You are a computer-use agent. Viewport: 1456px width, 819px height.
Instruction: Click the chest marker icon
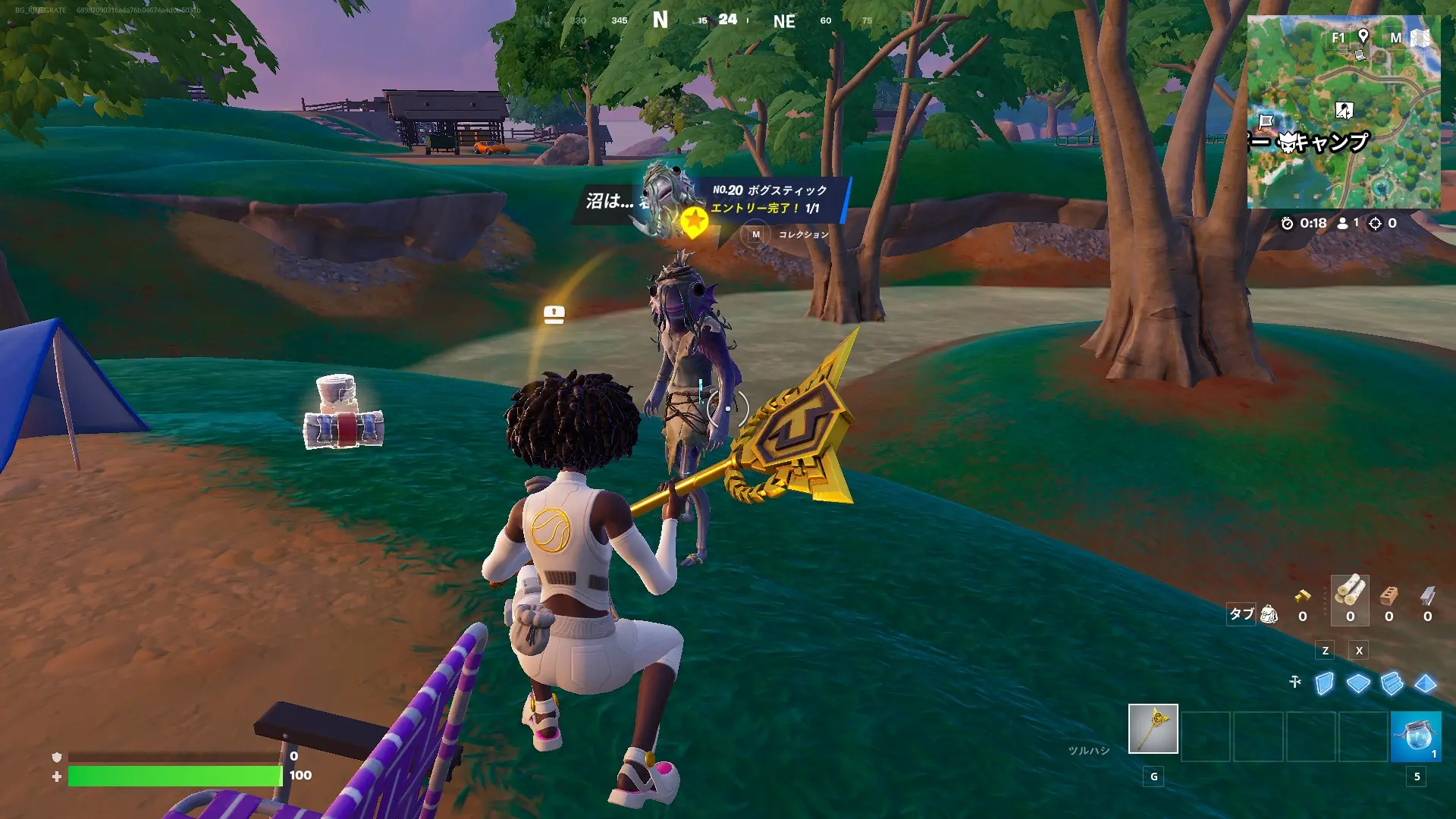(554, 314)
